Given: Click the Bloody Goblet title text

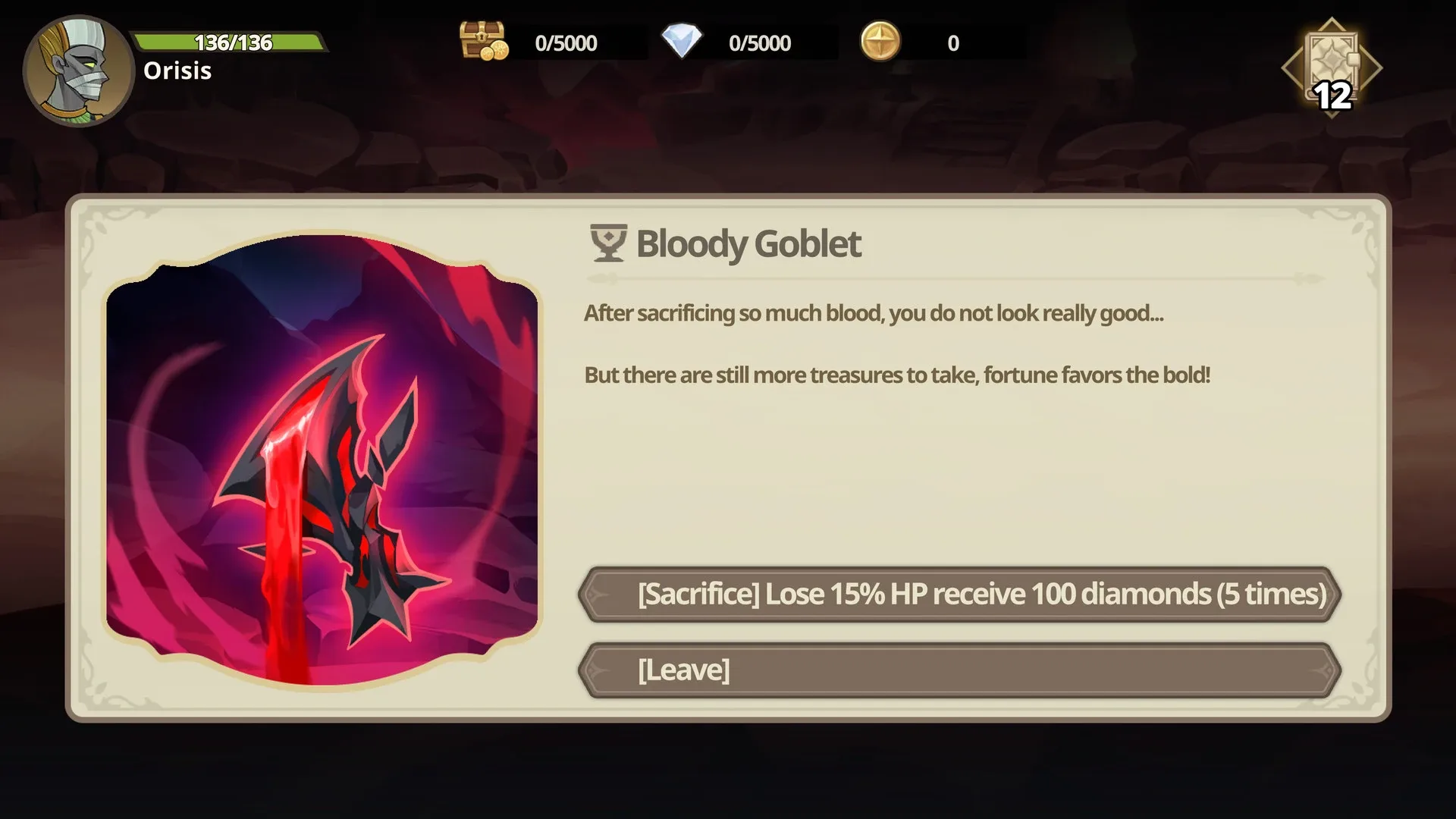Looking at the screenshot, I should (x=747, y=244).
